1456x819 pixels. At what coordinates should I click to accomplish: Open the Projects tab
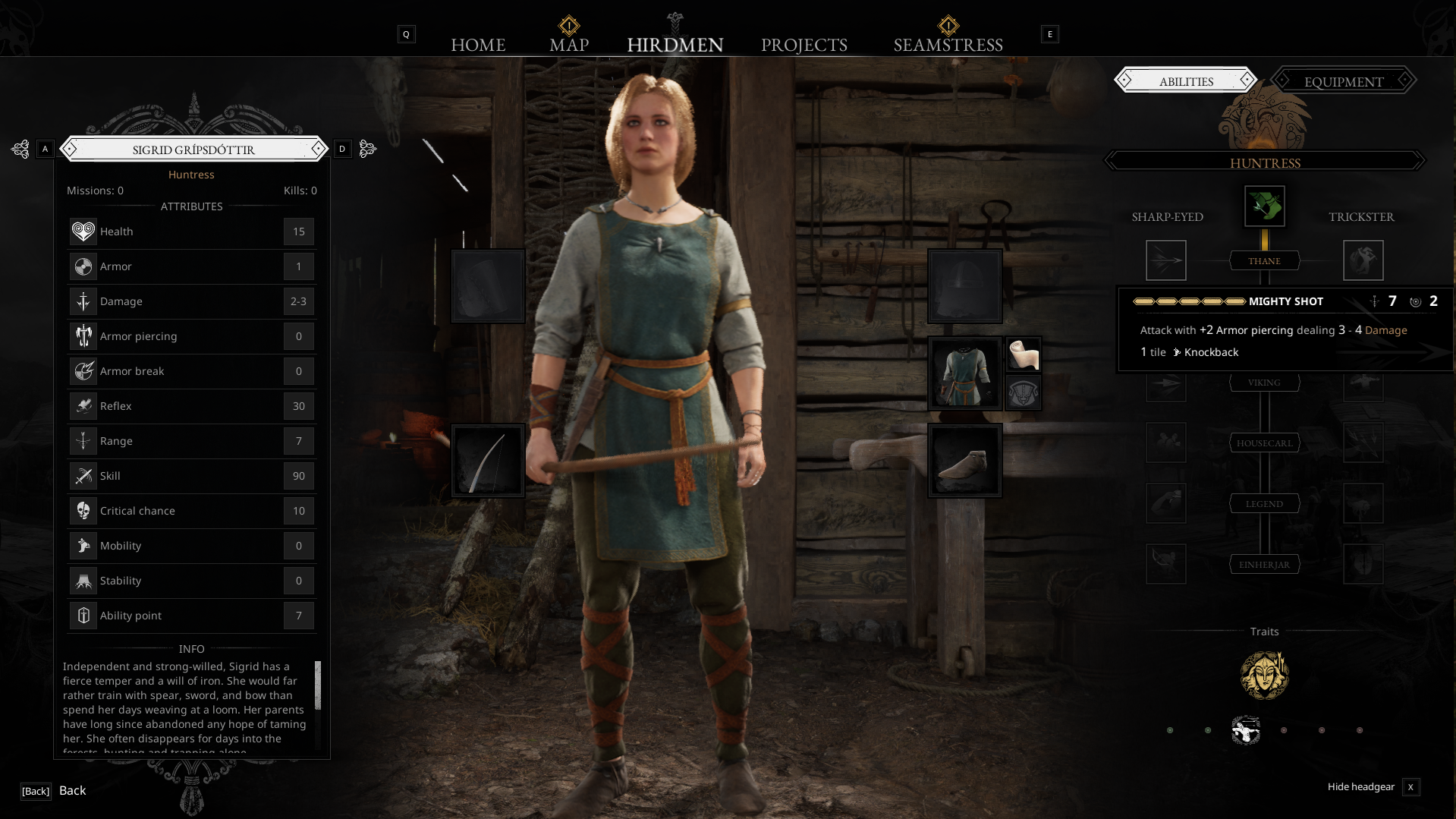[804, 45]
